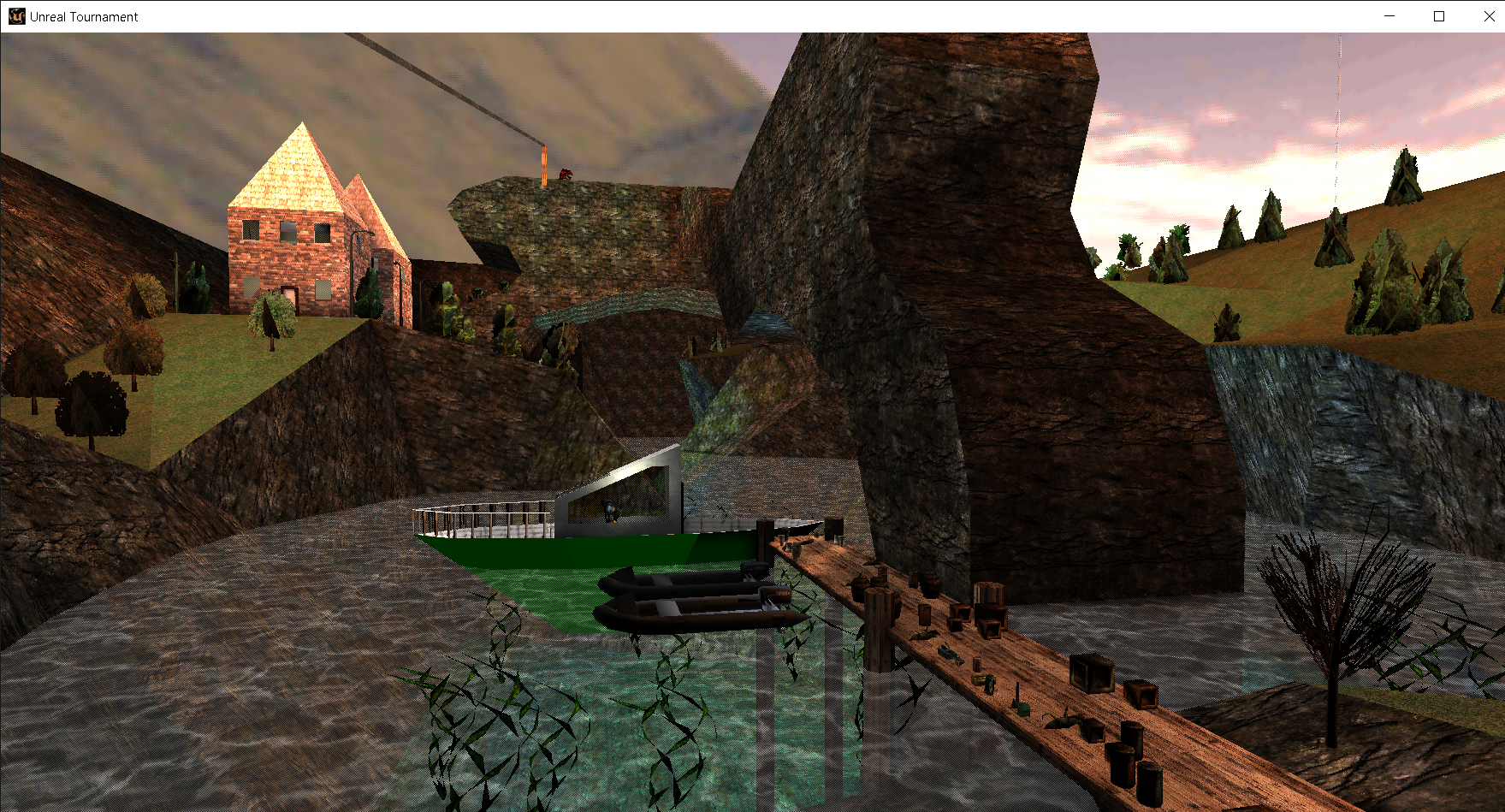
Task: Select the enemy figure on the cliff ledge
Action: pos(567,174)
